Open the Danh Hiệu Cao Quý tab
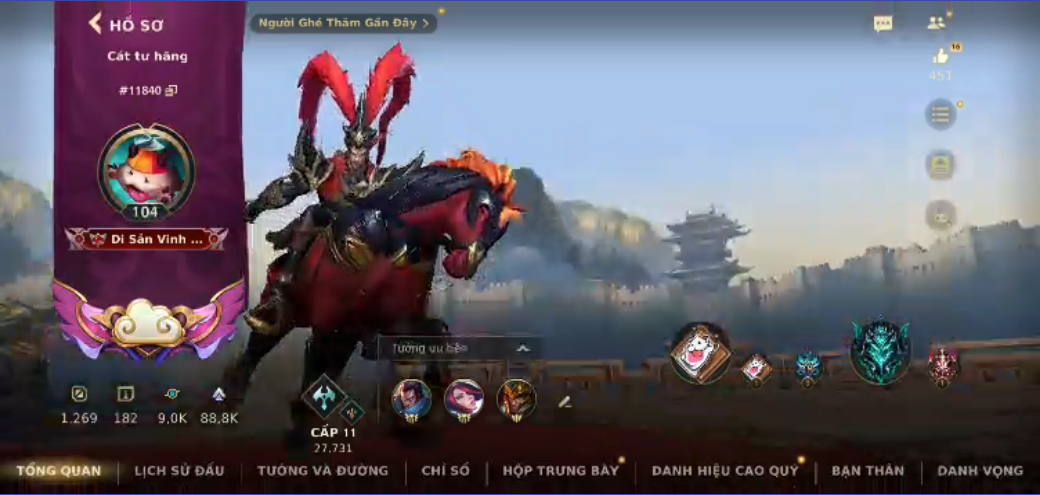This screenshot has width=1040, height=495. (x=725, y=470)
